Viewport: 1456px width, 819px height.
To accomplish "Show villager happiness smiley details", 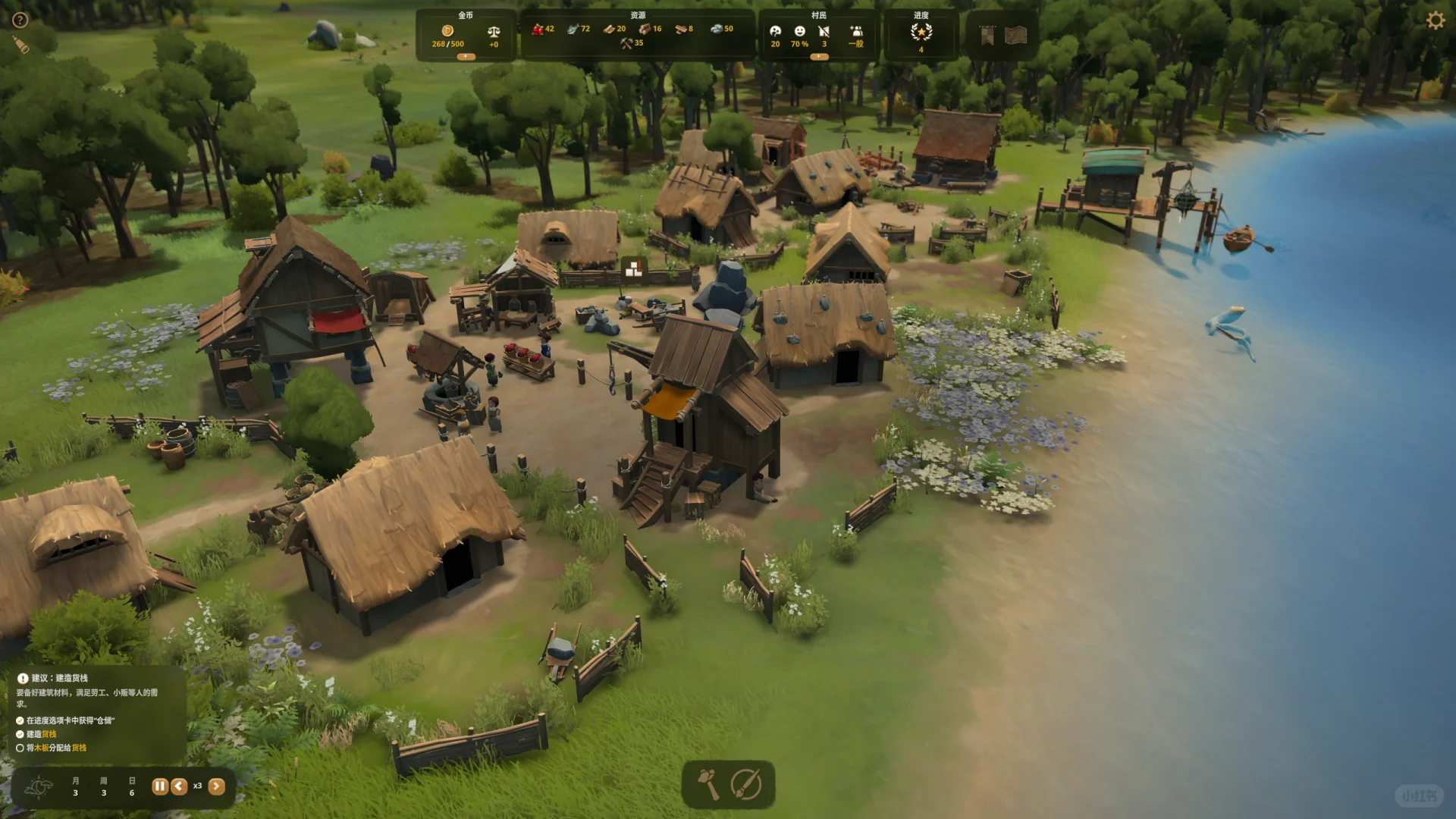I will [799, 31].
